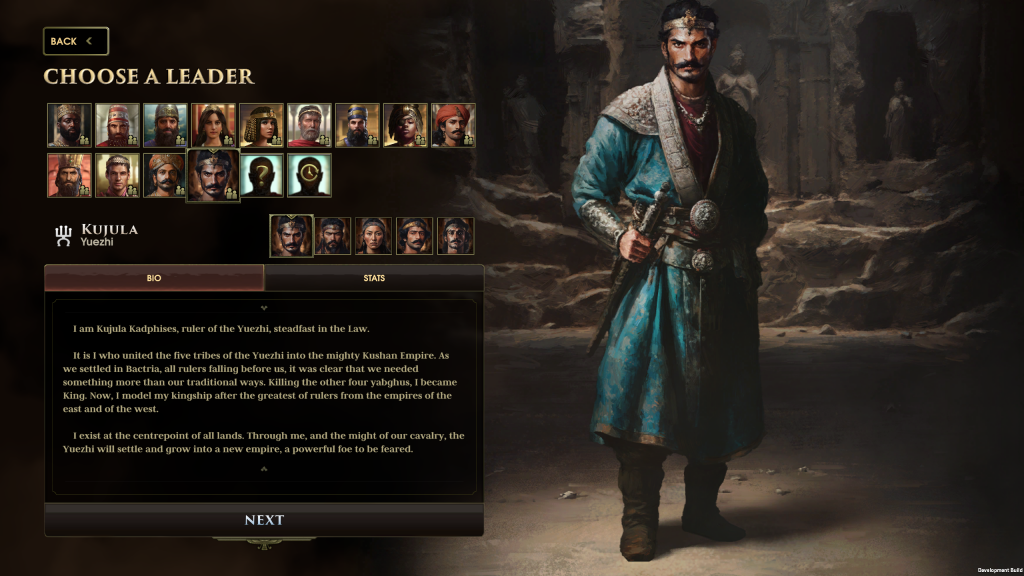Choose the dark-skinned woman with gold headdress
Image resolution: width=1024 pixels, height=576 pixels.
click(405, 125)
